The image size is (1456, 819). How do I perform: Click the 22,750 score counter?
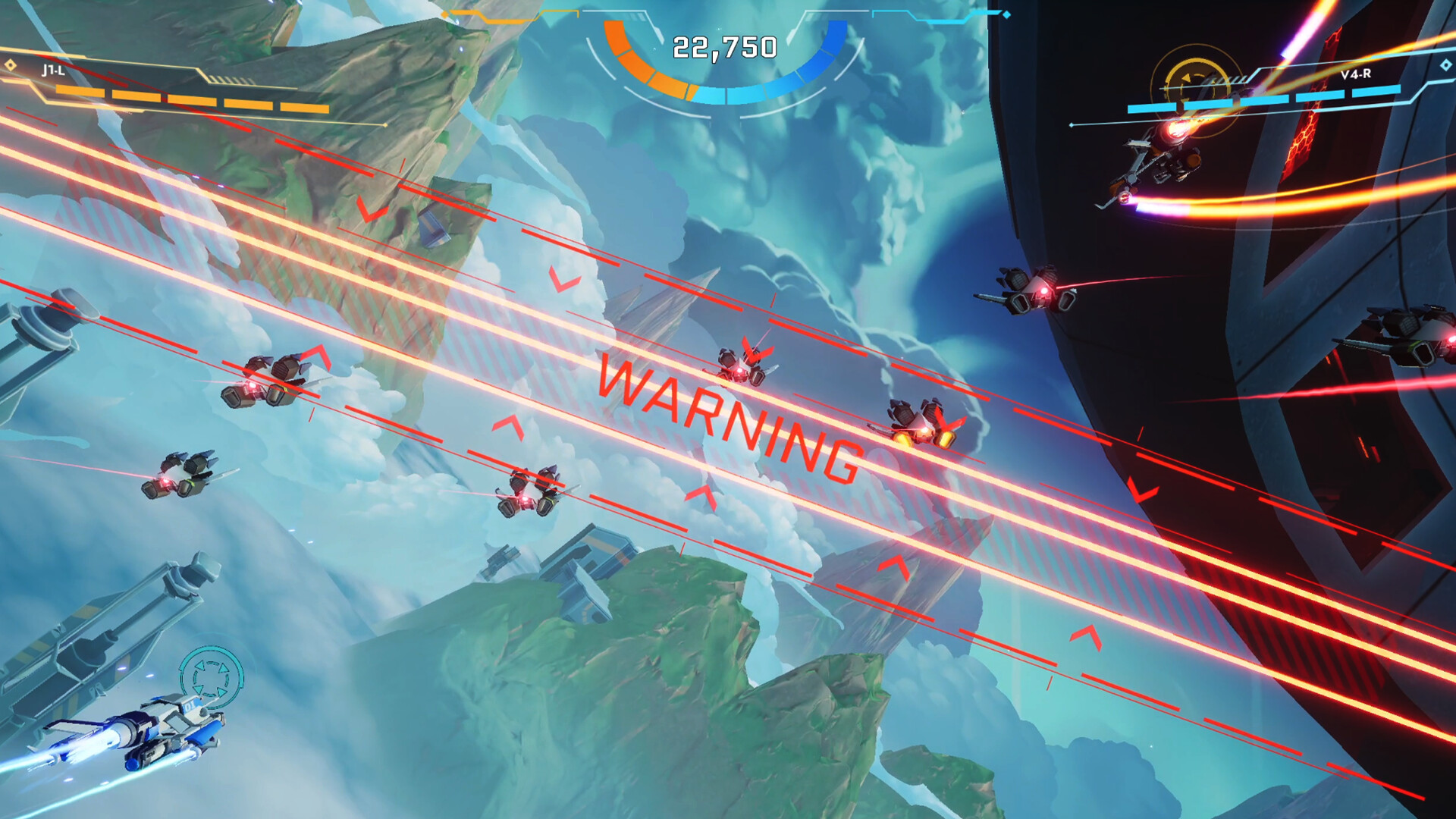726,45
